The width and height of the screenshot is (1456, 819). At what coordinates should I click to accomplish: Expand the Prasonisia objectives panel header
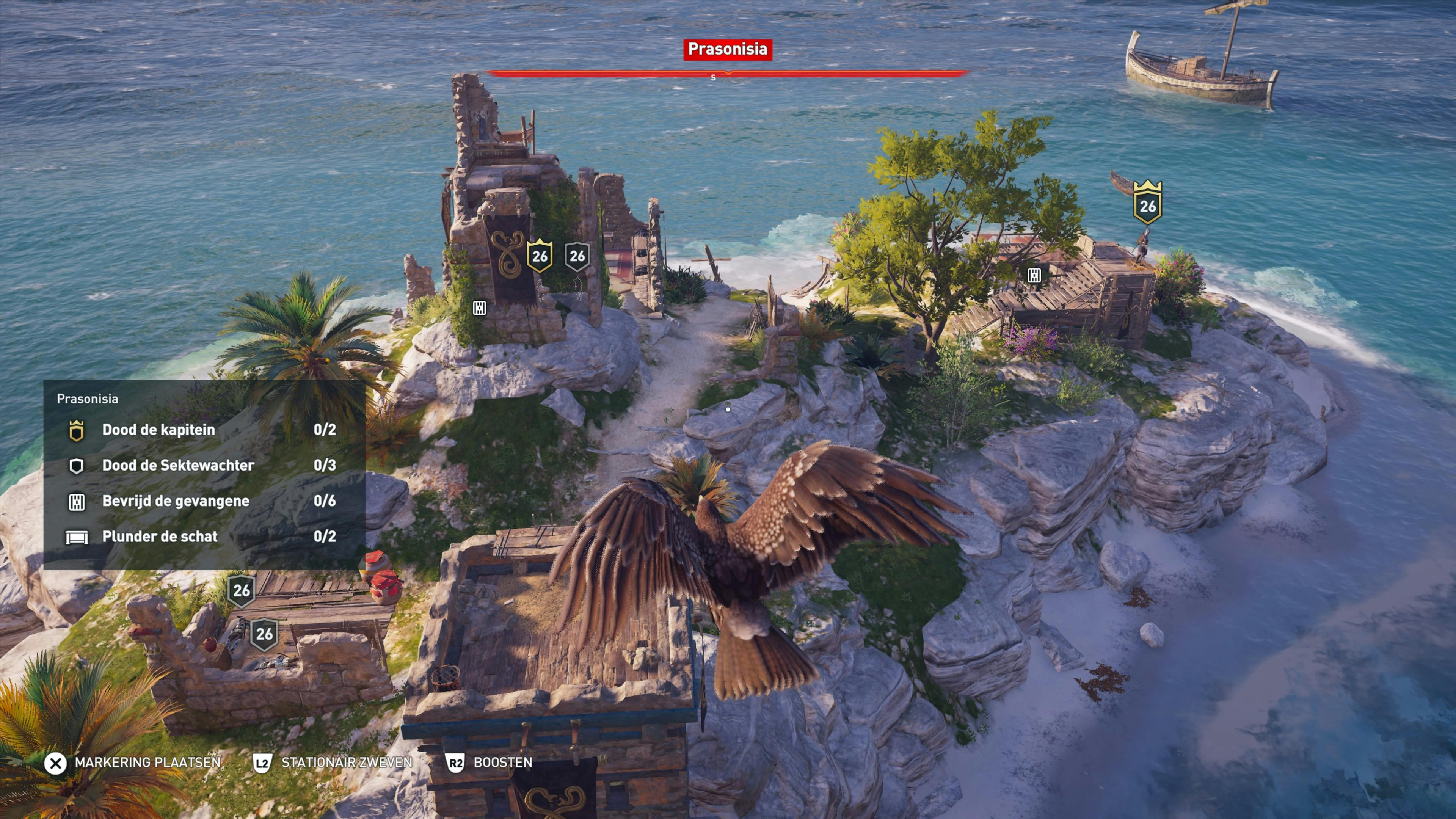88,399
